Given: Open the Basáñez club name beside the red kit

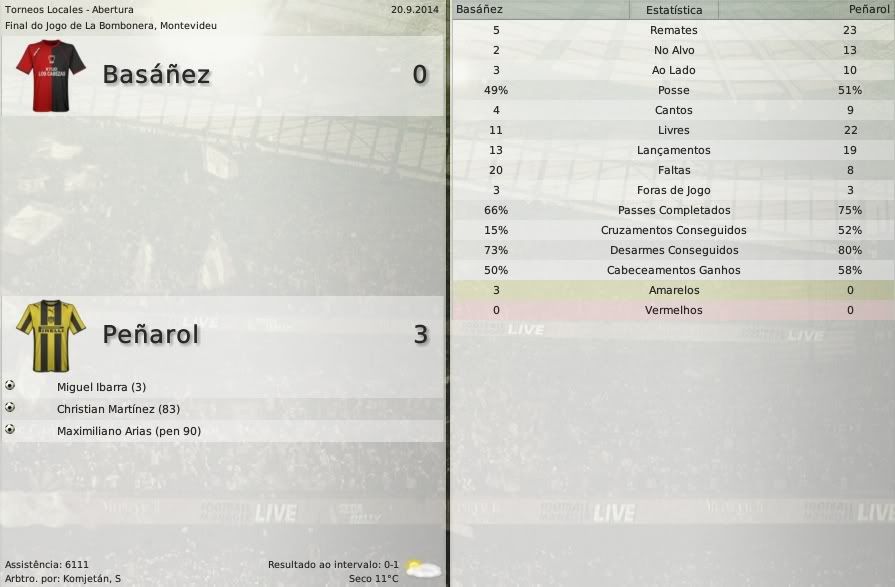Looking at the screenshot, I should coord(156,75).
